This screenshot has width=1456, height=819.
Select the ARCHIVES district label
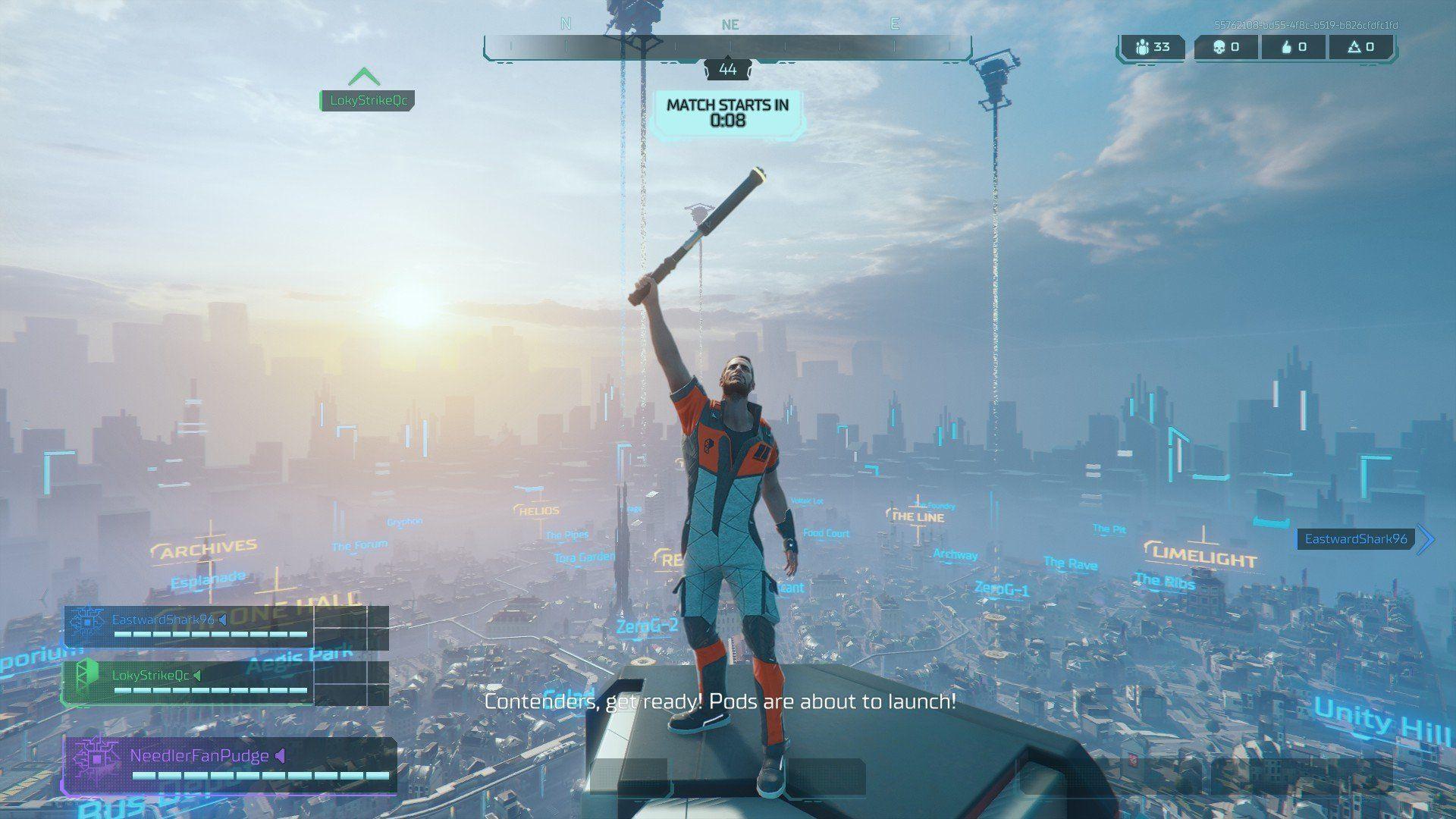pyautogui.click(x=206, y=548)
